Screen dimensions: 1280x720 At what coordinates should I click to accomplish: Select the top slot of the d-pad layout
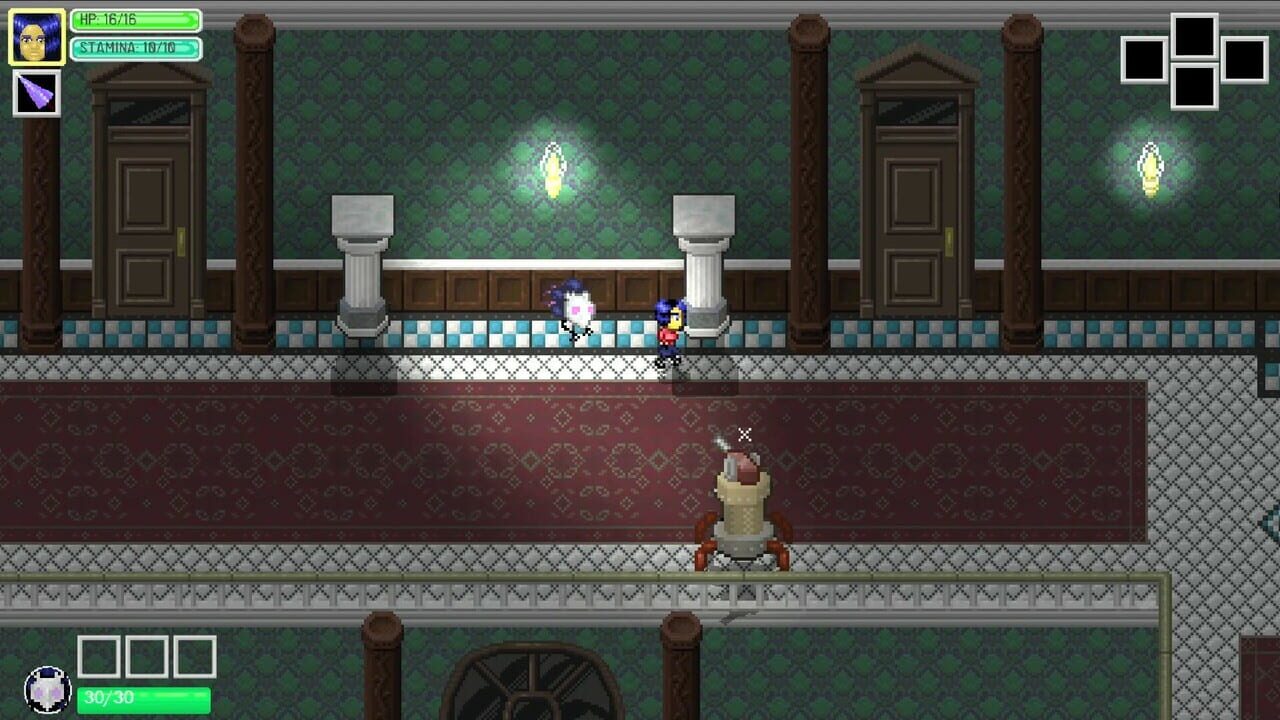click(x=1194, y=36)
